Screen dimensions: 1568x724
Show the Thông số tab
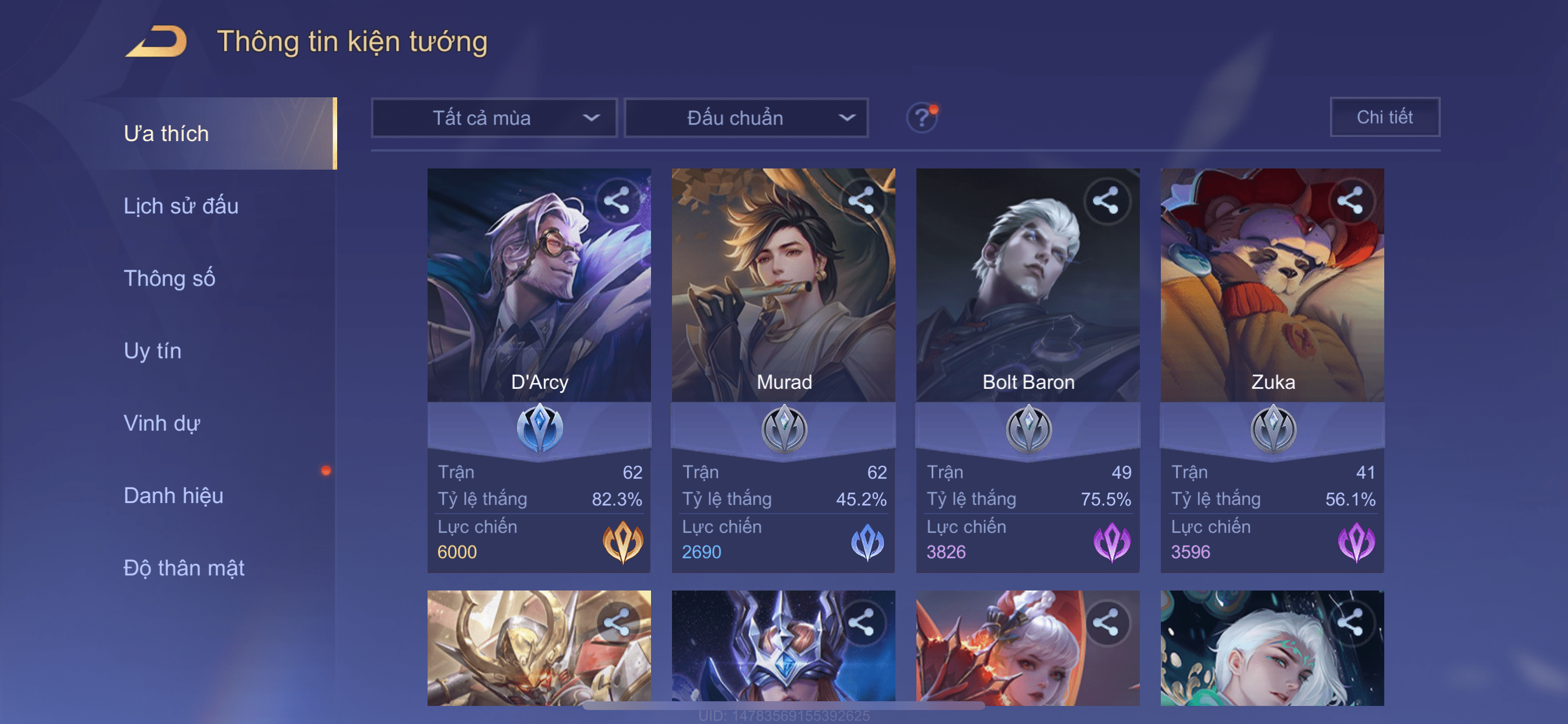point(169,278)
